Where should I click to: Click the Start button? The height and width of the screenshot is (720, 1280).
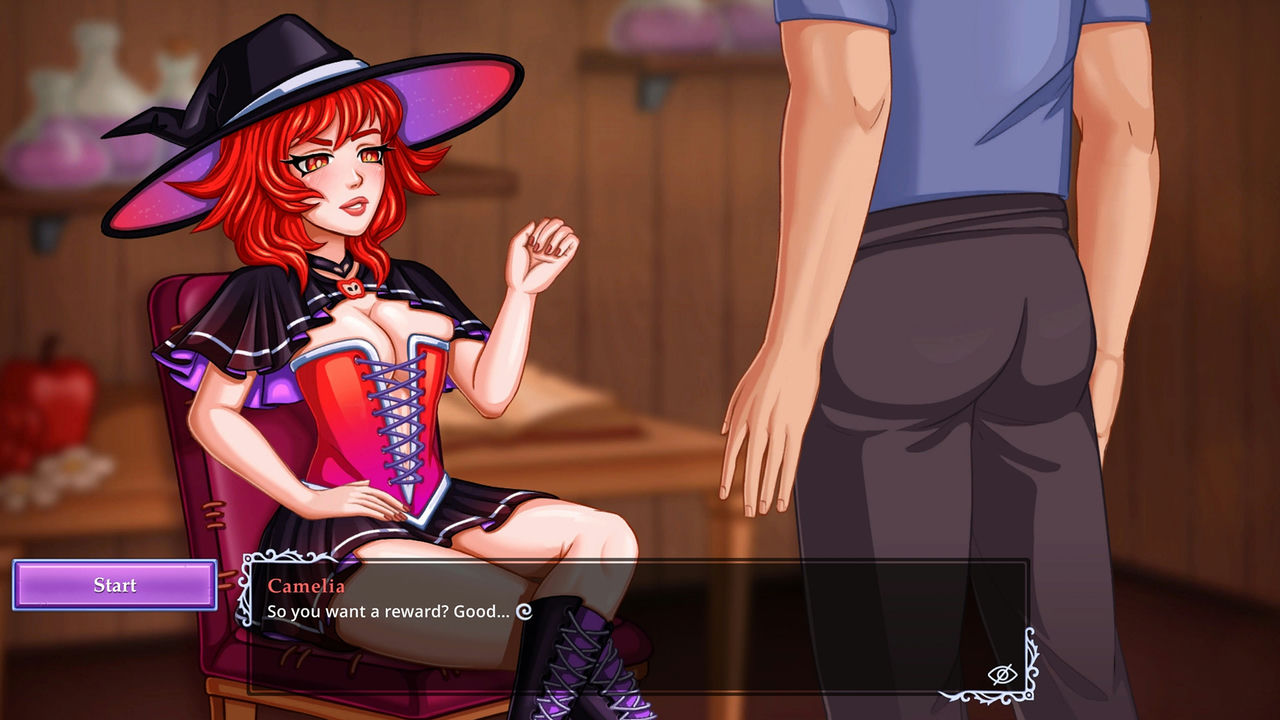coord(114,586)
